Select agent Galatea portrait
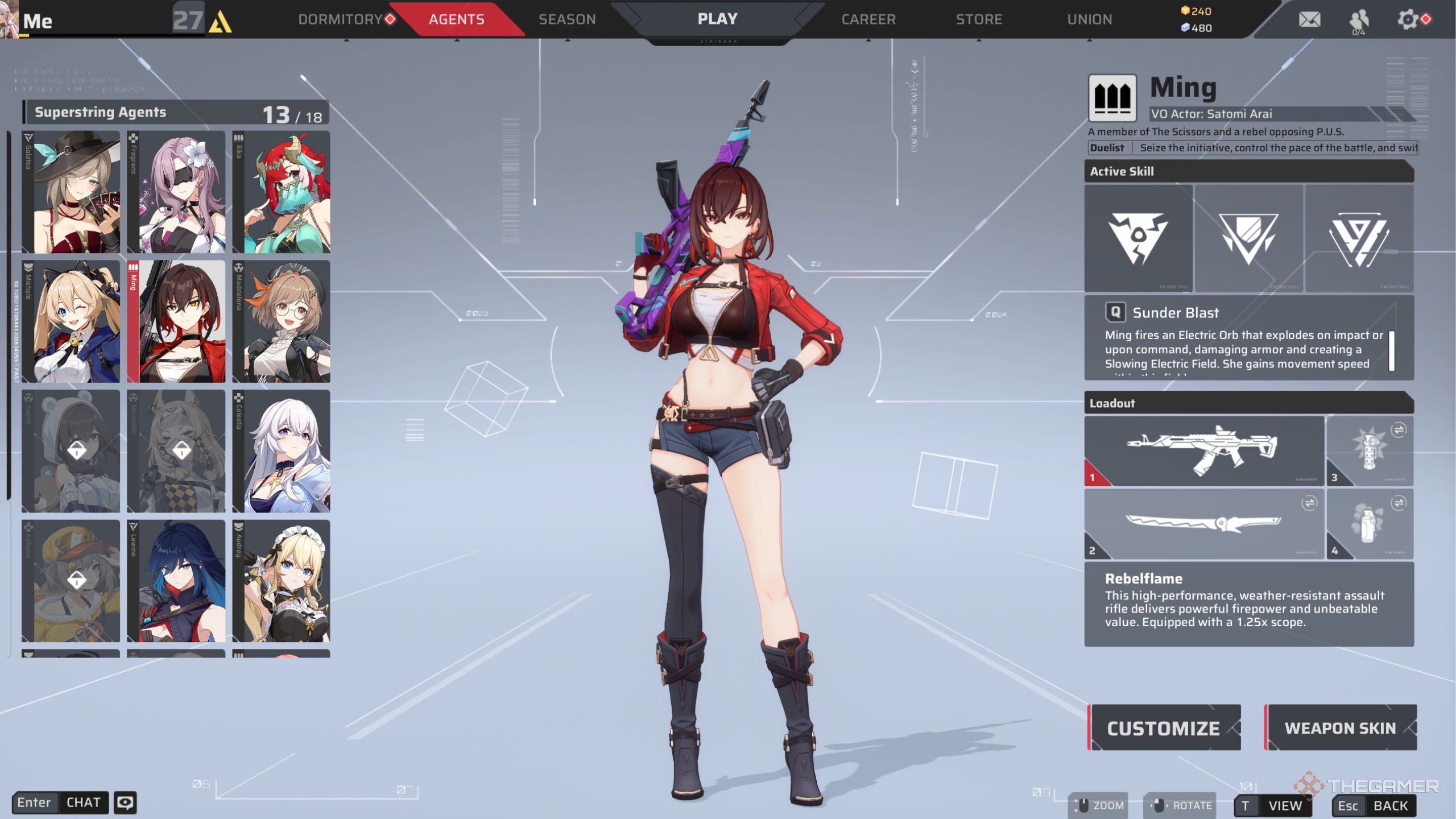Image resolution: width=1456 pixels, height=819 pixels. pyautogui.click(x=71, y=192)
